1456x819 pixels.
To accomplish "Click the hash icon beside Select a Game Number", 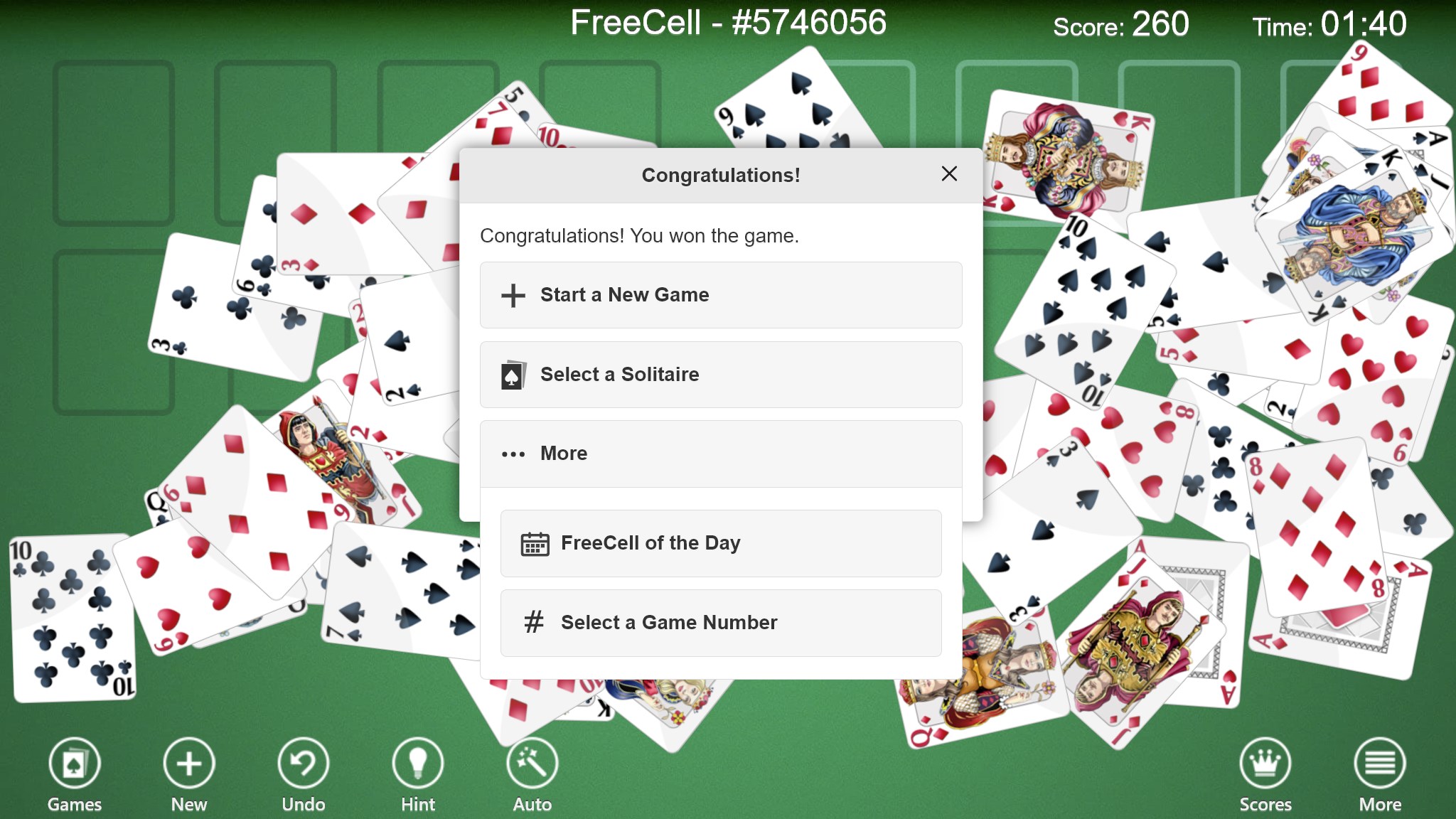I will tap(535, 622).
